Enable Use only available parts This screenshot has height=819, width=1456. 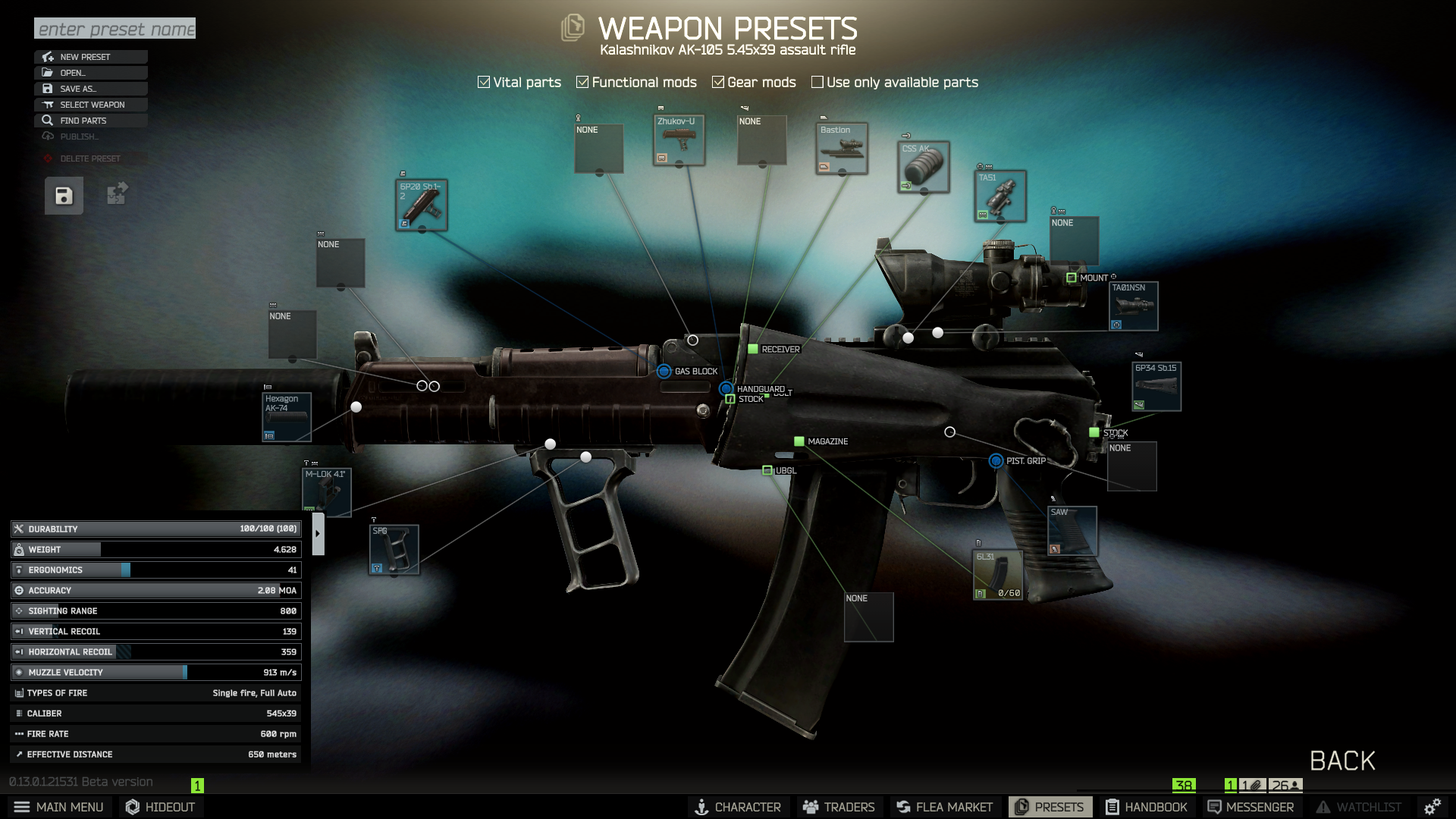pos(817,81)
